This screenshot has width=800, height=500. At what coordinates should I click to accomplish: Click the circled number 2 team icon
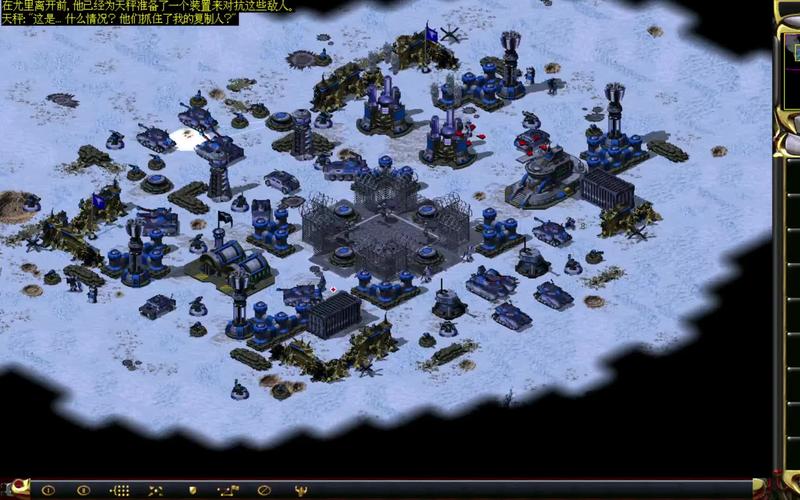[x=84, y=491]
